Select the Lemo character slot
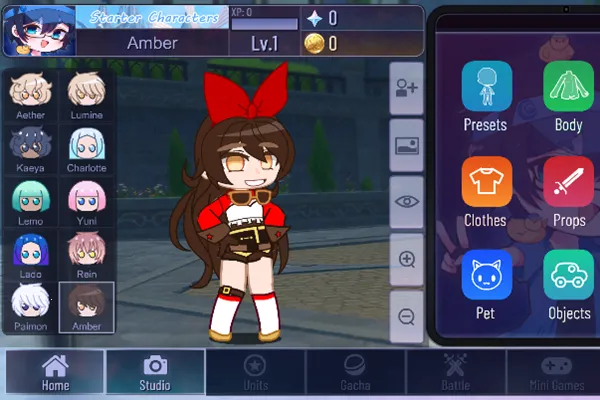This screenshot has height=400, width=600. (29, 202)
